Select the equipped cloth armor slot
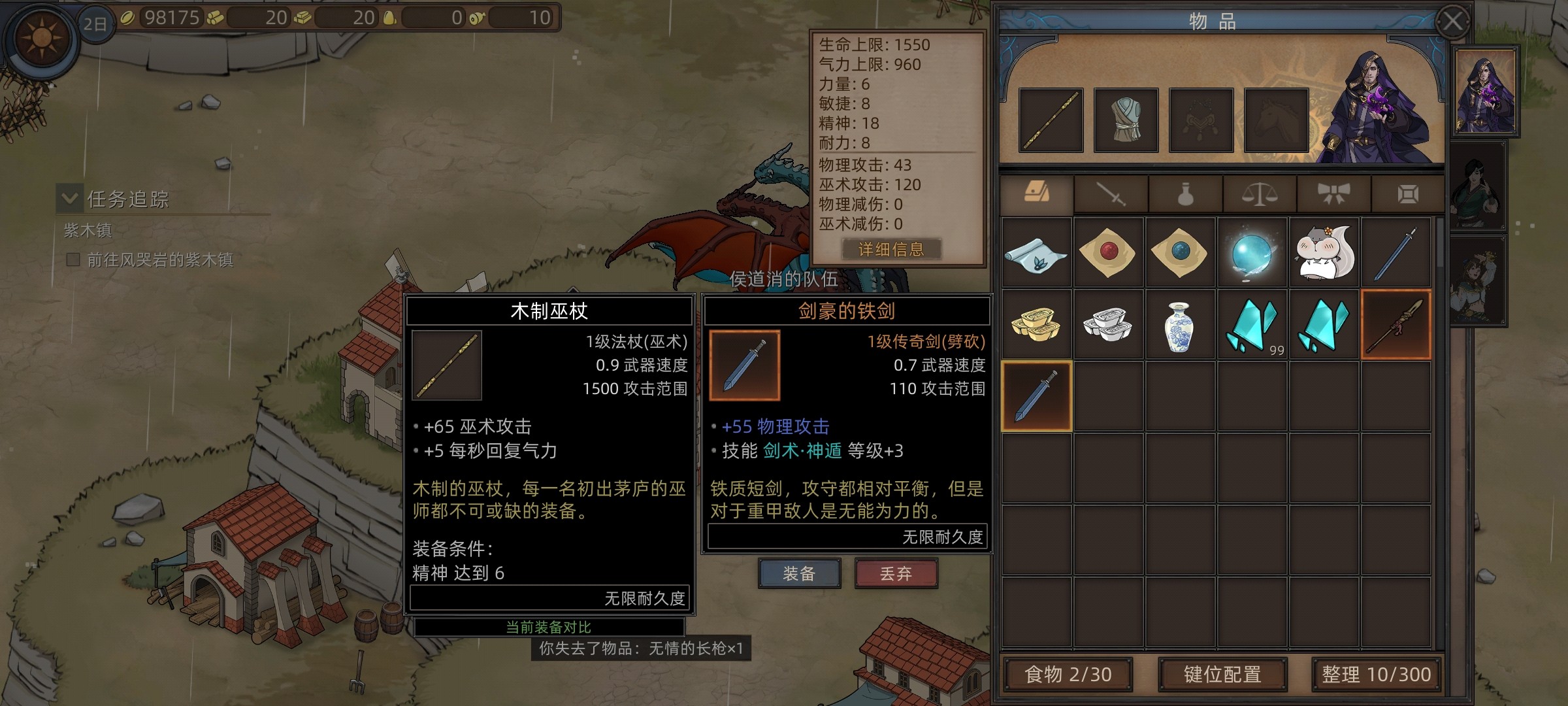 [x=1126, y=120]
